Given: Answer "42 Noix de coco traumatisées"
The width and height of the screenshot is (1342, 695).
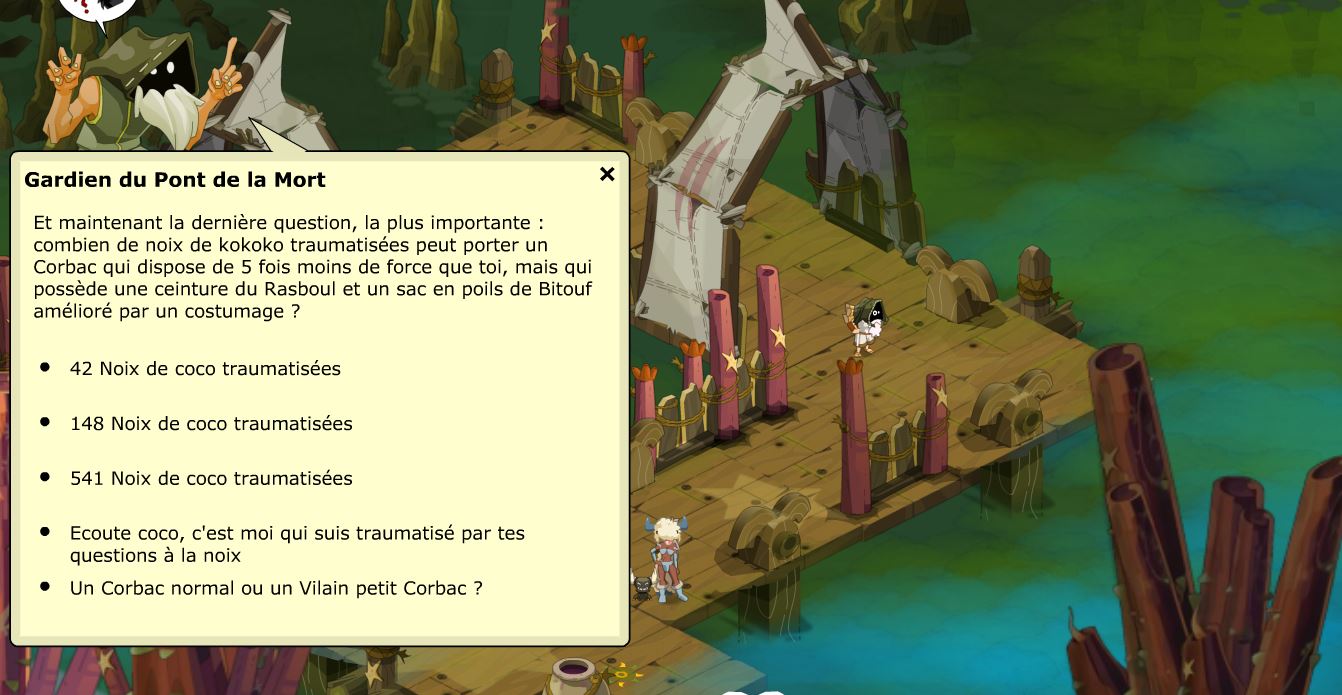Looking at the screenshot, I should tap(205, 369).
